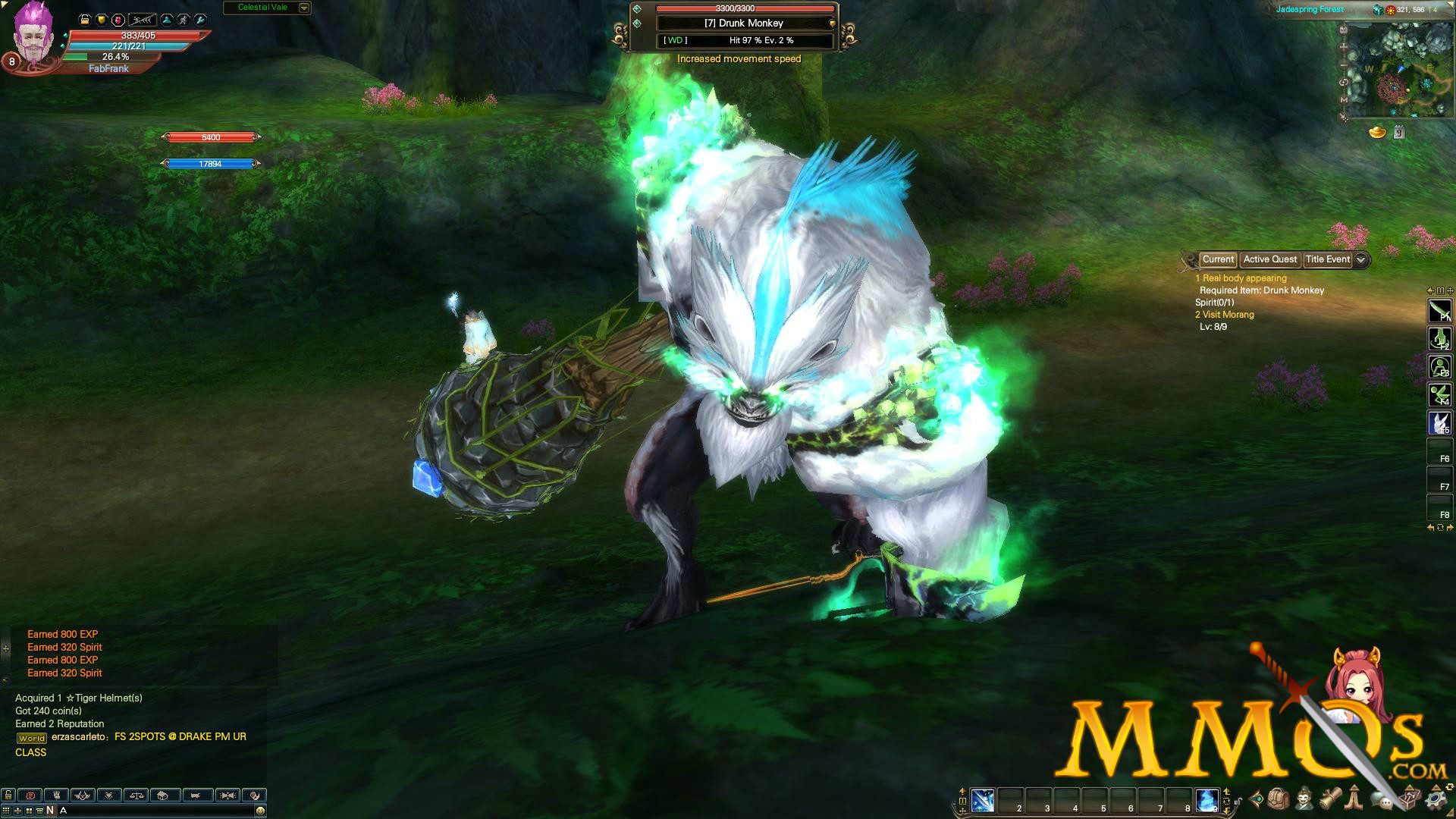Open the dropdown arrow next to Title Event

point(1360,259)
